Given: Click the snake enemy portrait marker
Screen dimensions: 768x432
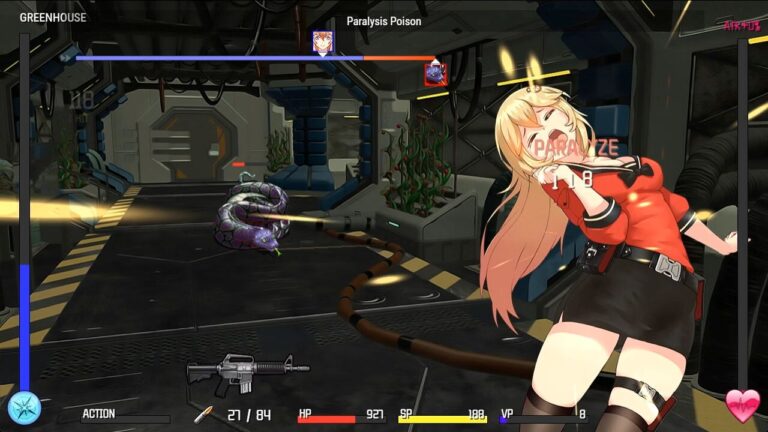Looking at the screenshot, I should (435, 73).
